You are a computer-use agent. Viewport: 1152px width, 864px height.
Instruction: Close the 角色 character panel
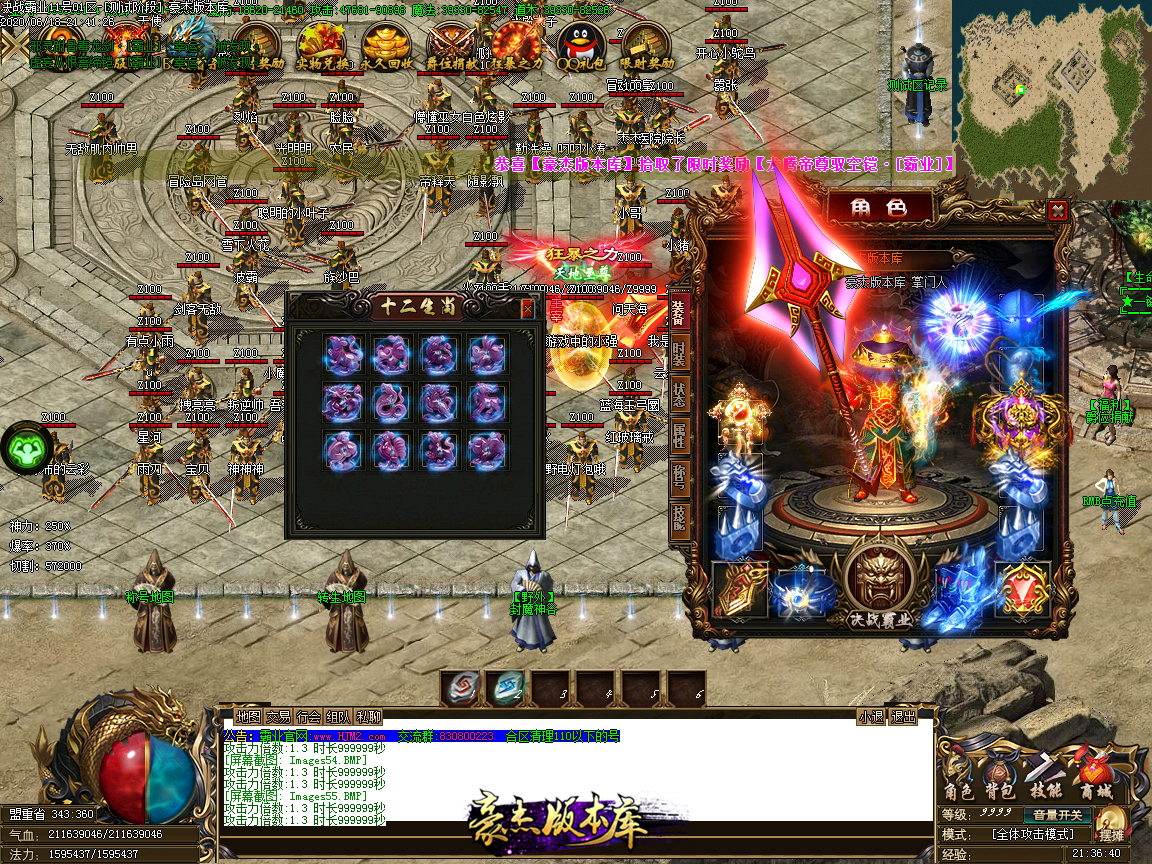pyautogui.click(x=1057, y=210)
